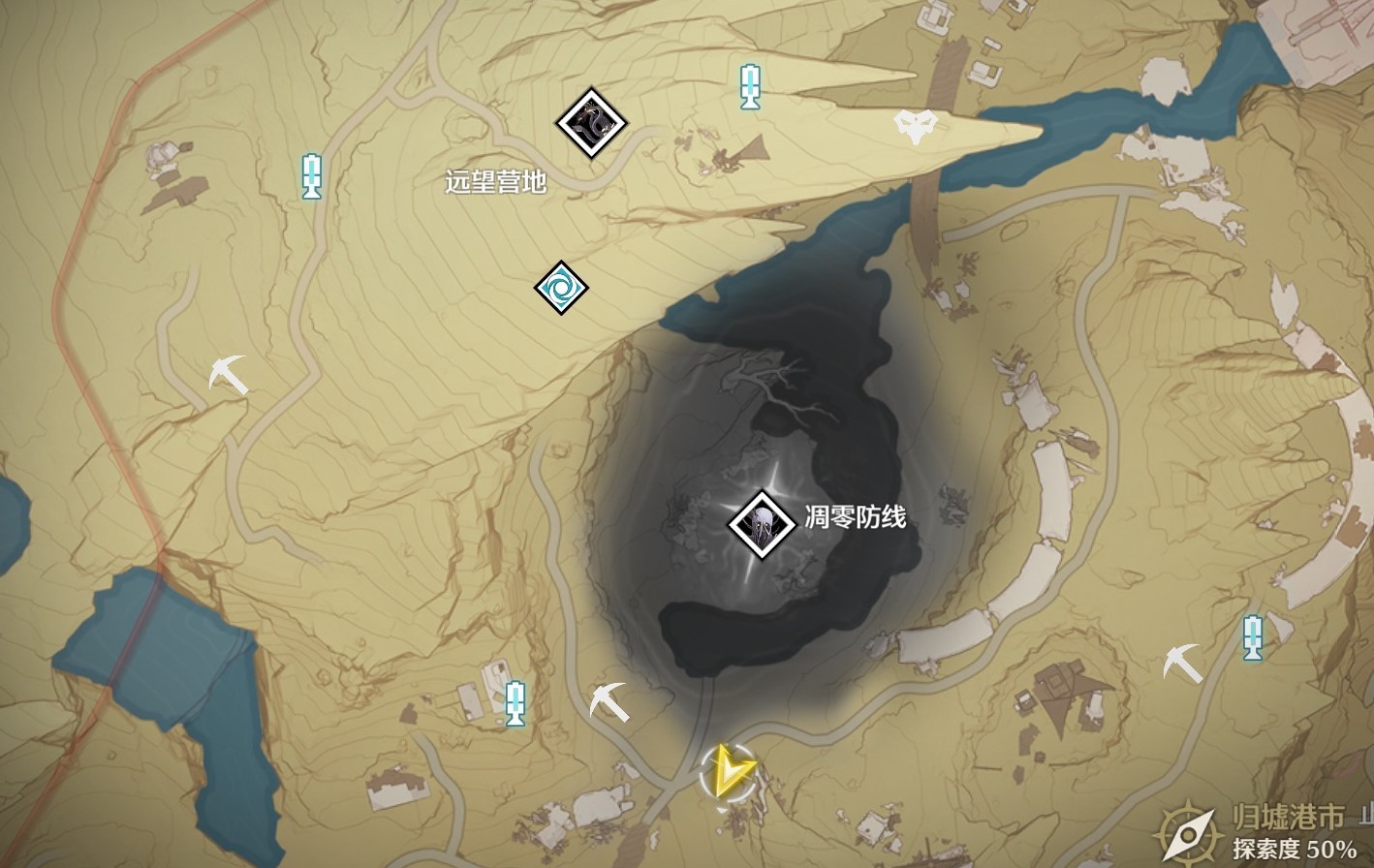Viewport: 1374px width, 868px height.
Task: Click the yellow player position arrow
Action: click(x=728, y=771)
